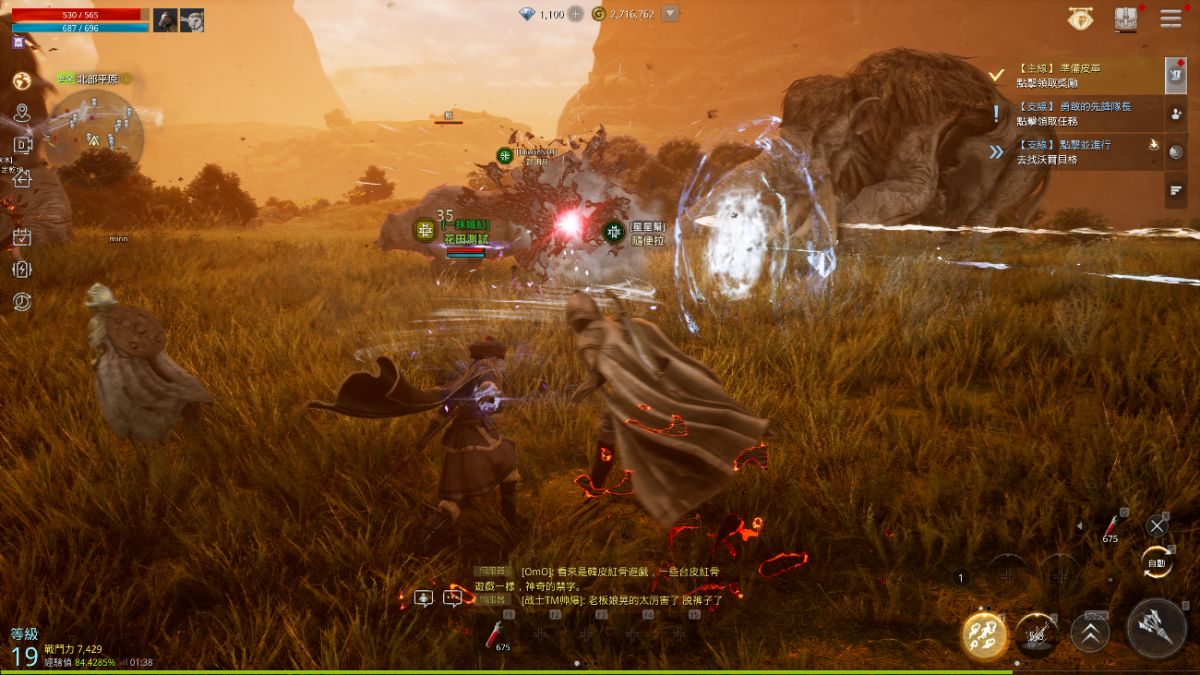Use the spiked mace basic attack

pos(1157,628)
